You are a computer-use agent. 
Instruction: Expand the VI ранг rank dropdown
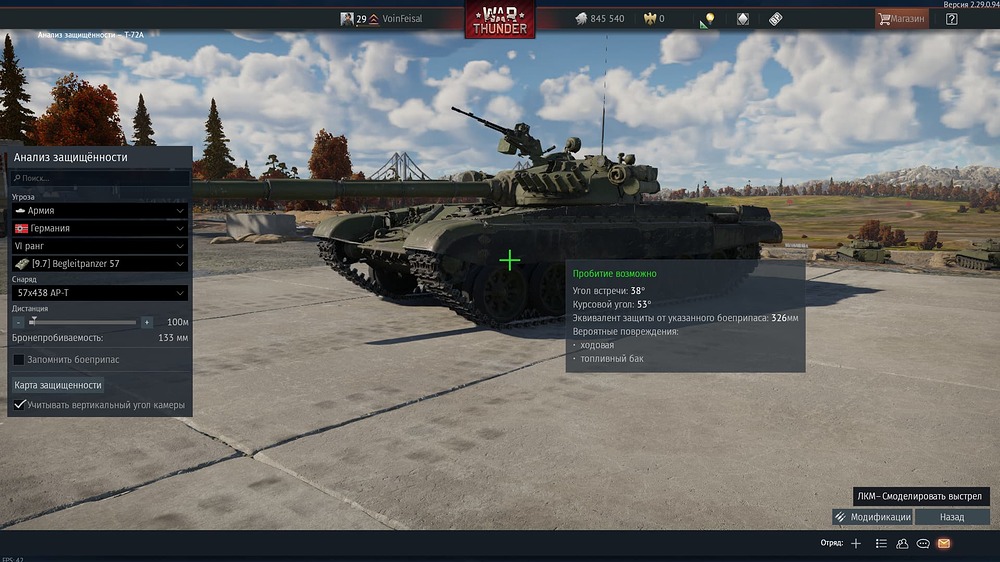pyautogui.click(x=99, y=246)
